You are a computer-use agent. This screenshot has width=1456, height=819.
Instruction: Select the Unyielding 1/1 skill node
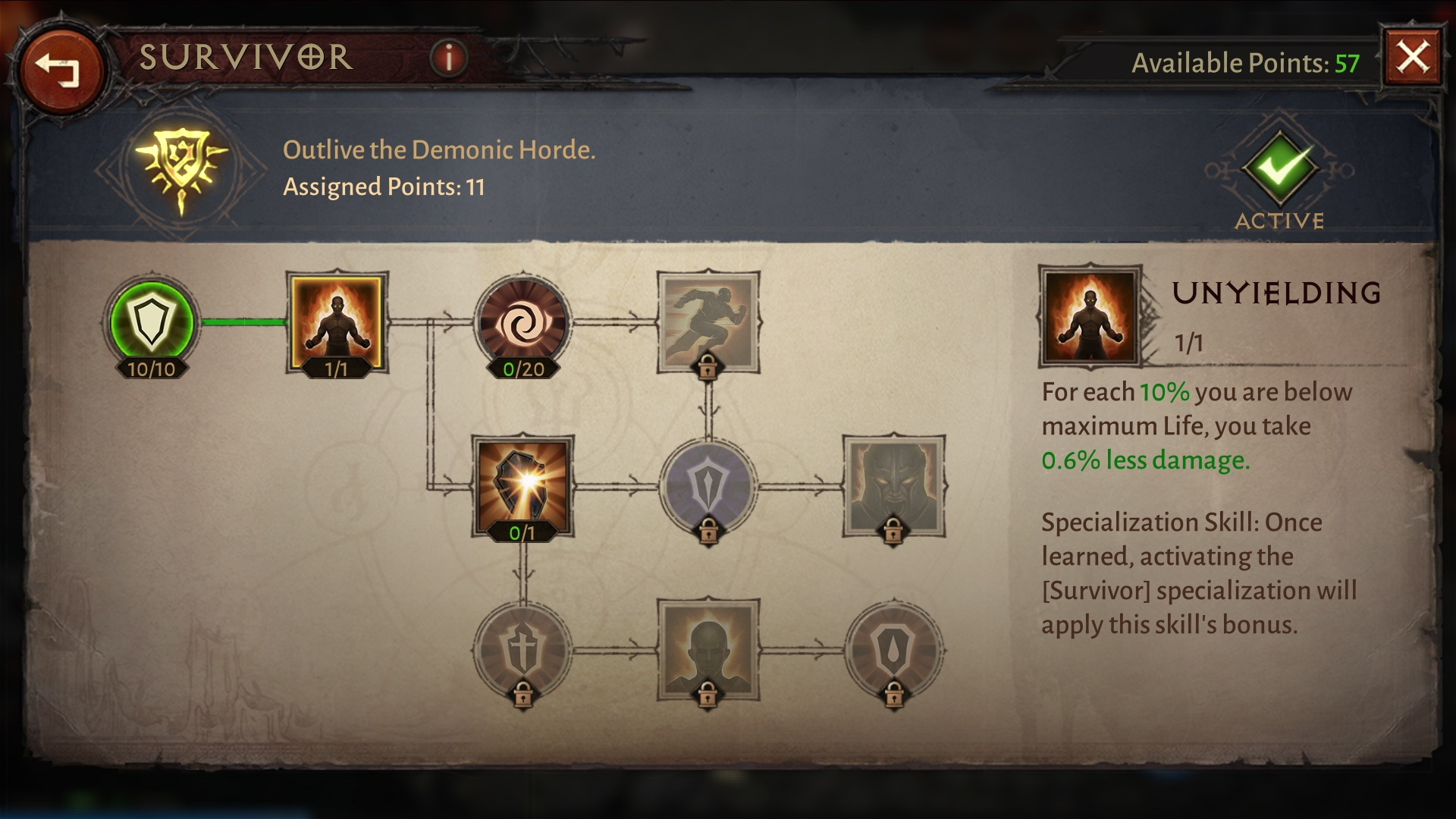point(336,322)
